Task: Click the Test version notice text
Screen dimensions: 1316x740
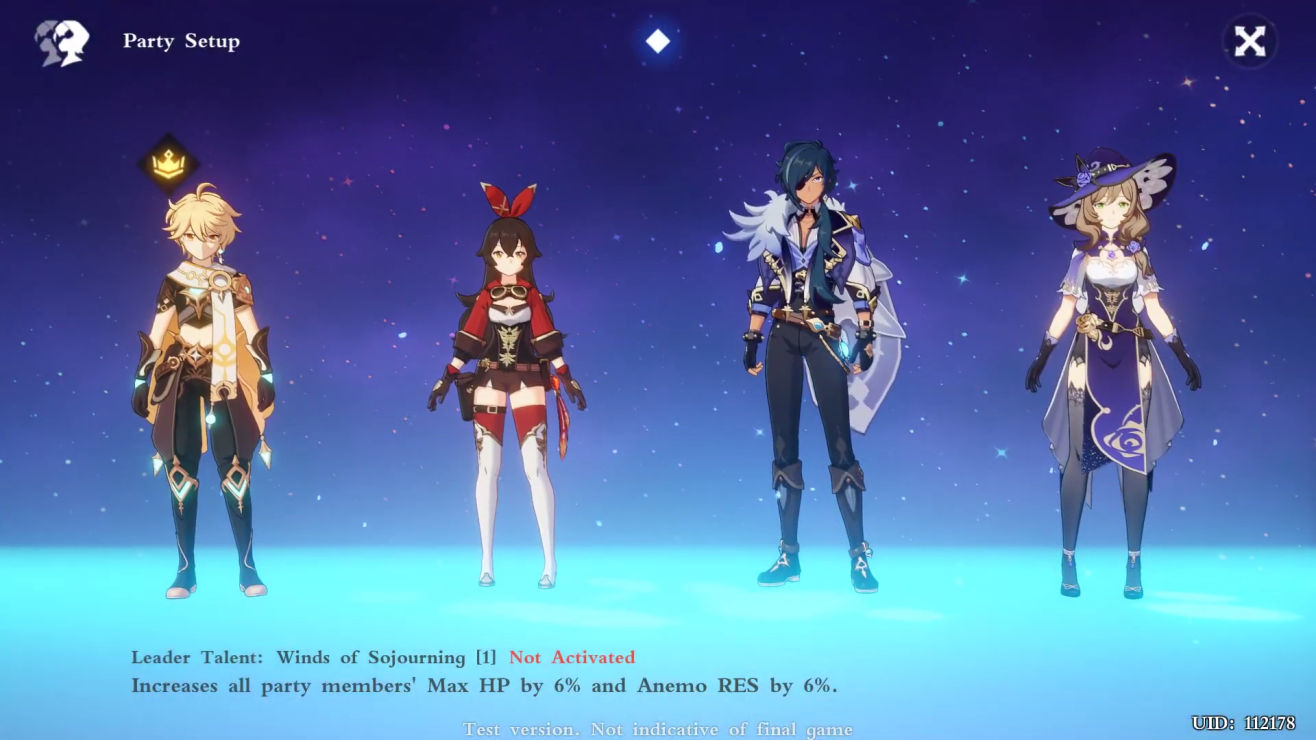Action: (658, 729)
